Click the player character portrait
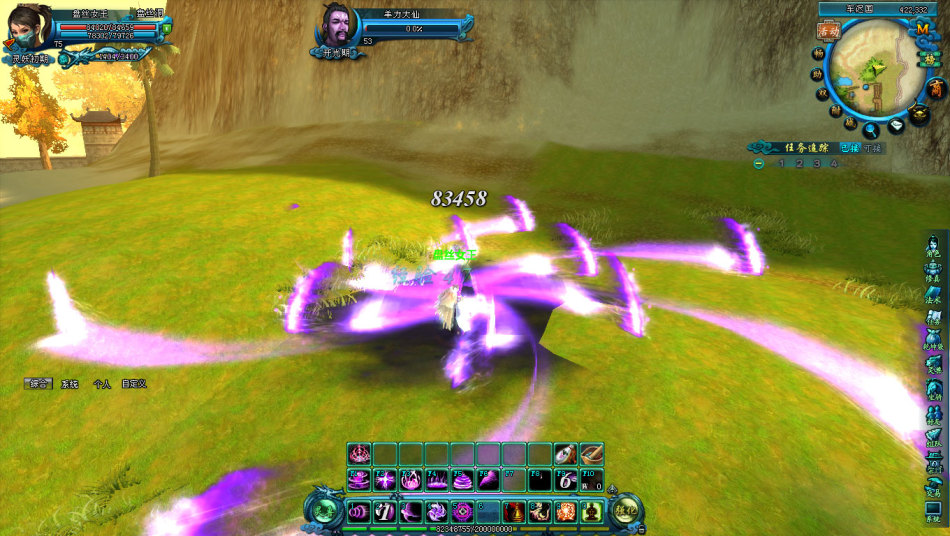The height and width of the screenshot is (536, 950). tap(28, 28)
